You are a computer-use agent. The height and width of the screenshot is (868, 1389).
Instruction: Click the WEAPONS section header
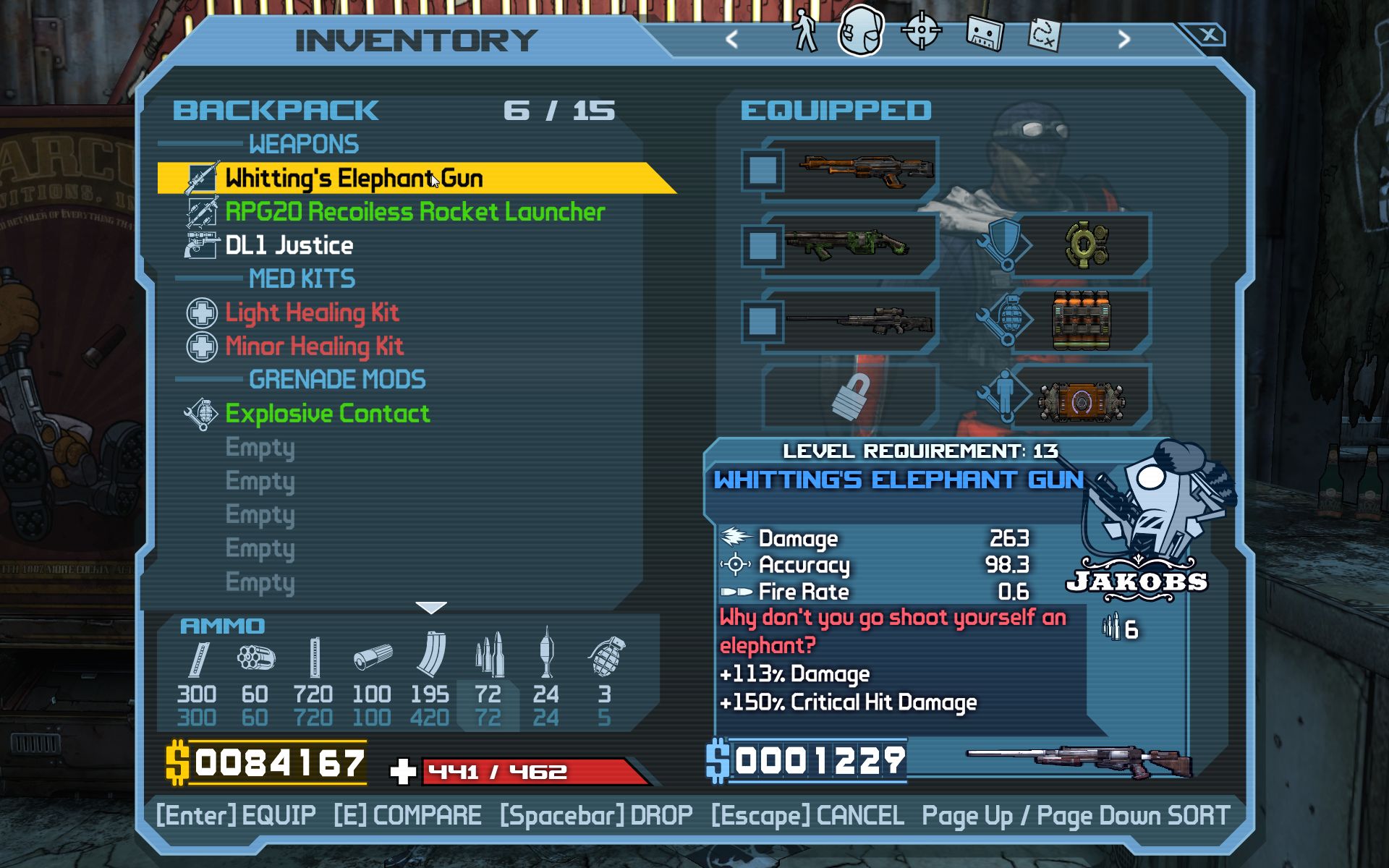pos(303,144)
